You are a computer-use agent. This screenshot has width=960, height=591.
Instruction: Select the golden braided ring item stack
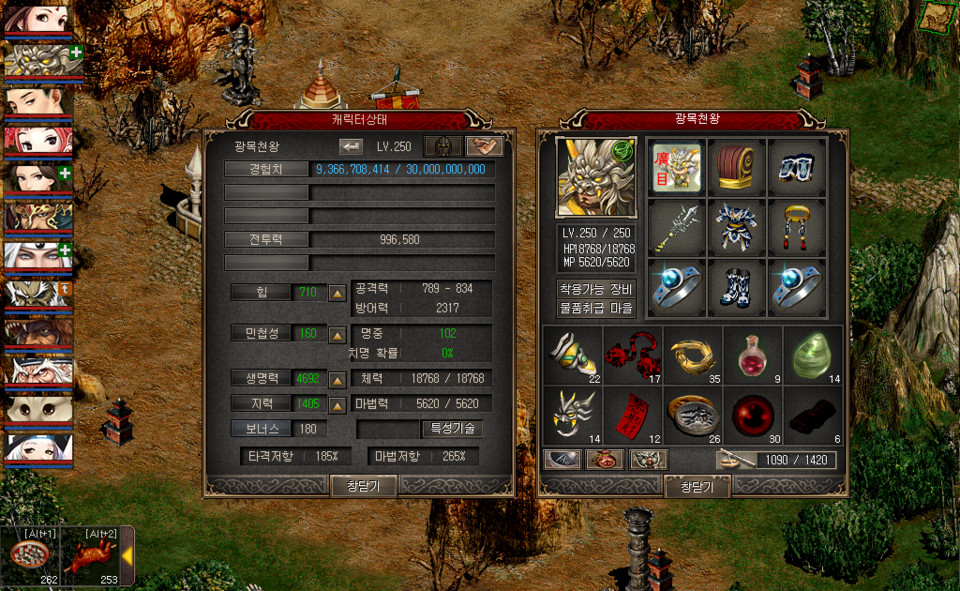pyautogui.click(x=691, y=354)
